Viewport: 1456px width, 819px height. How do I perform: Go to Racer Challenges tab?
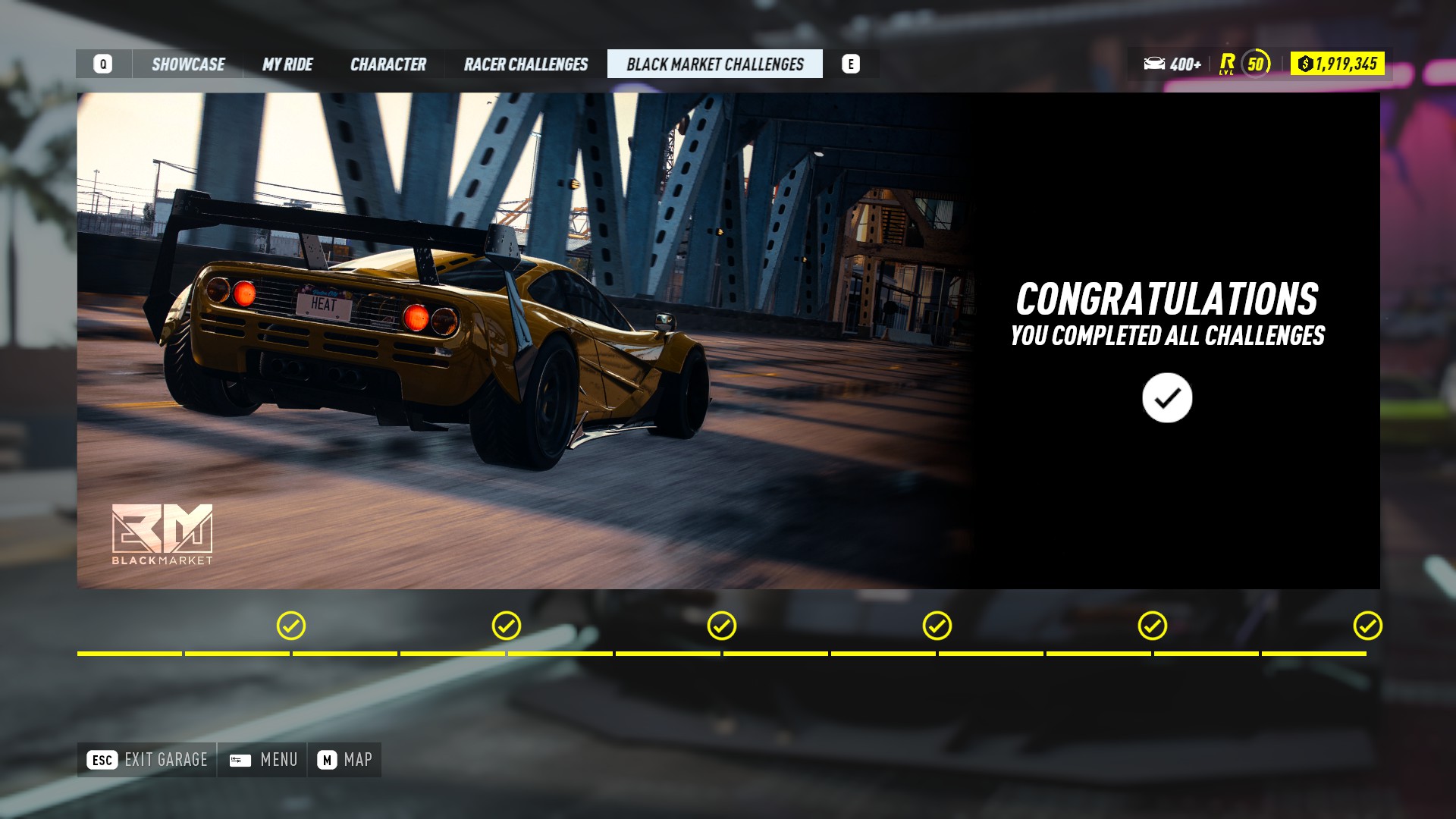click(526, 64)
